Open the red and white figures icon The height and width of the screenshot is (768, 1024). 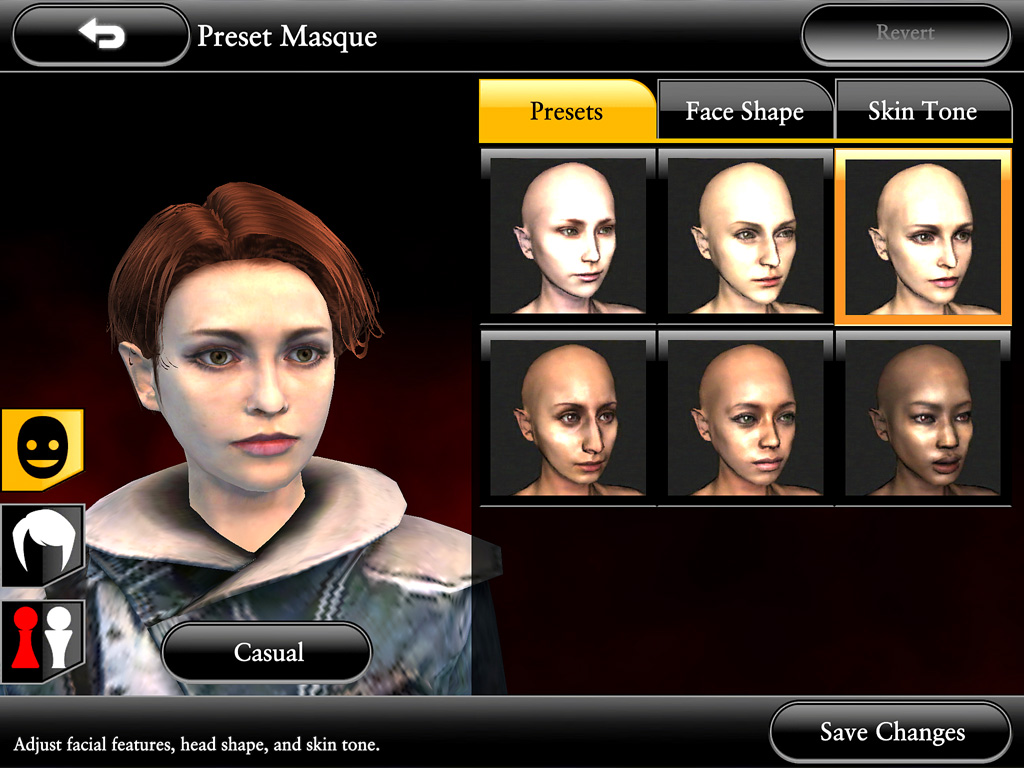coord(41,639)
